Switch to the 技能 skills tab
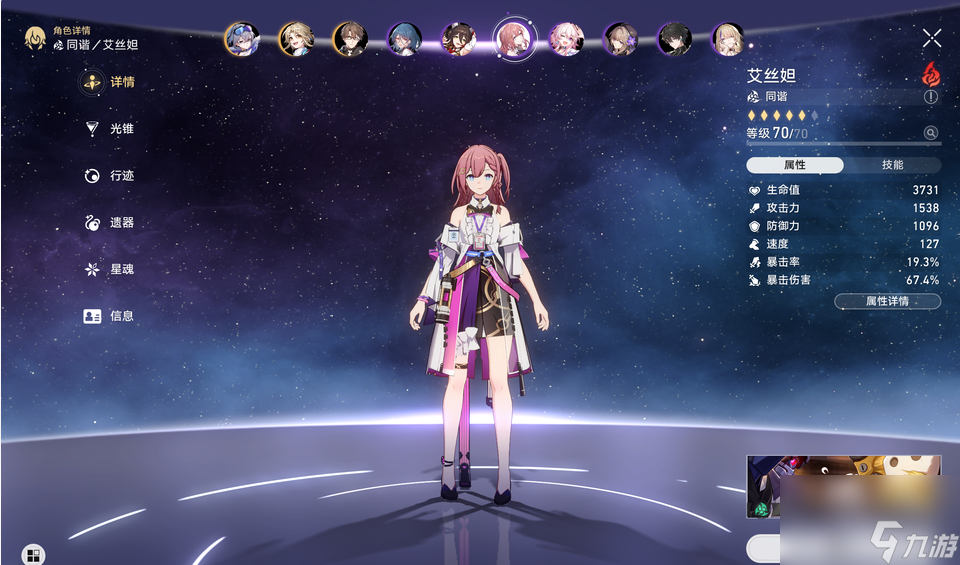The height and width of the screenshot is (565, 960). click(892, 165)
